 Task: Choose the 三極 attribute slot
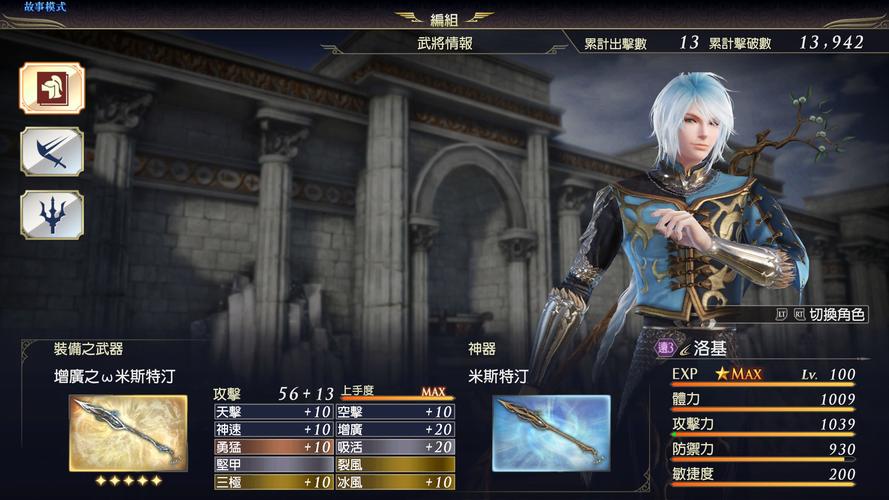tap(273, 482)
